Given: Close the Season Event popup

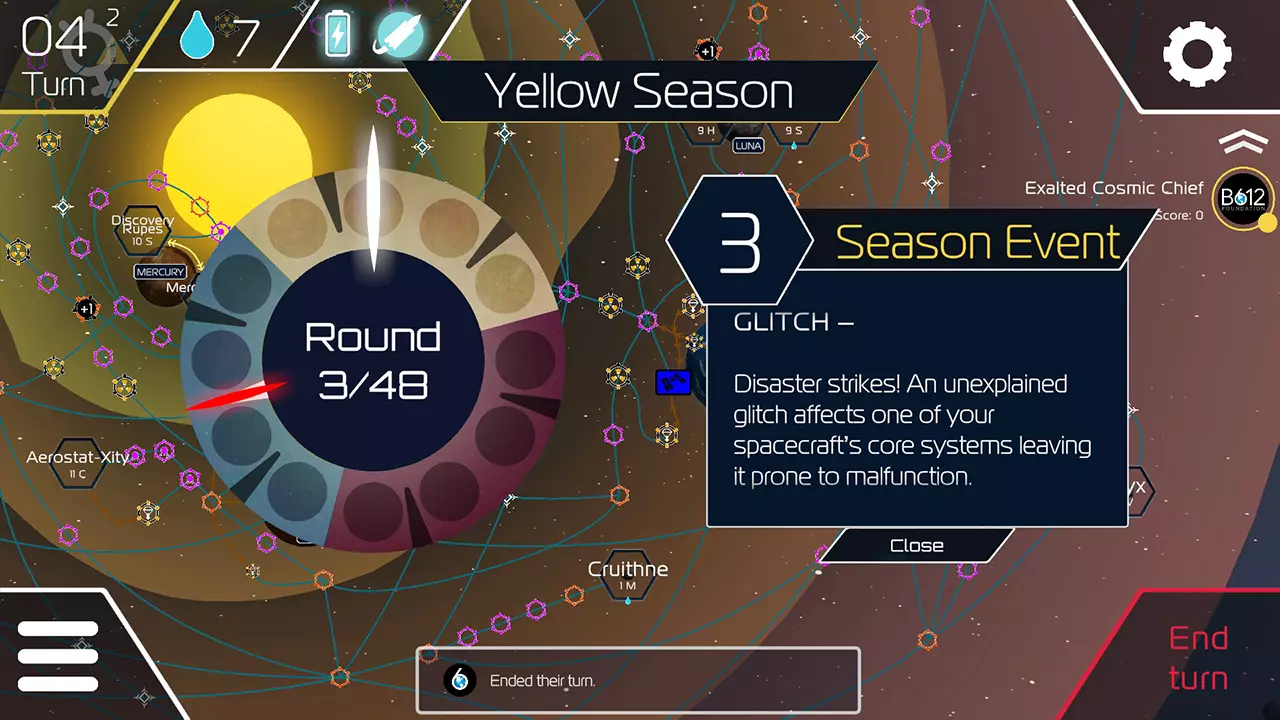Looking at the screenshot, I should [916, 546].
